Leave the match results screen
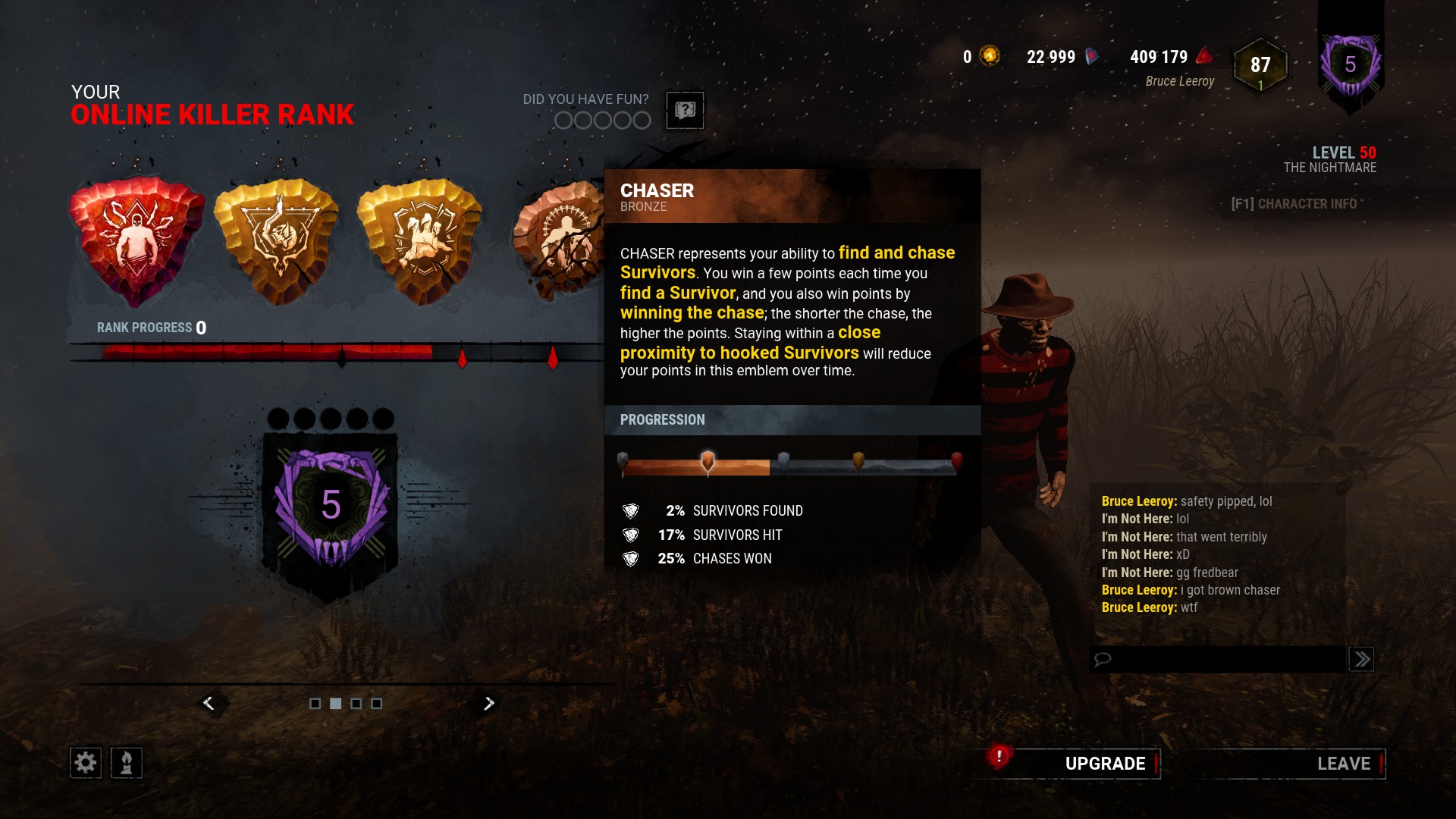 click(1343, 764)
